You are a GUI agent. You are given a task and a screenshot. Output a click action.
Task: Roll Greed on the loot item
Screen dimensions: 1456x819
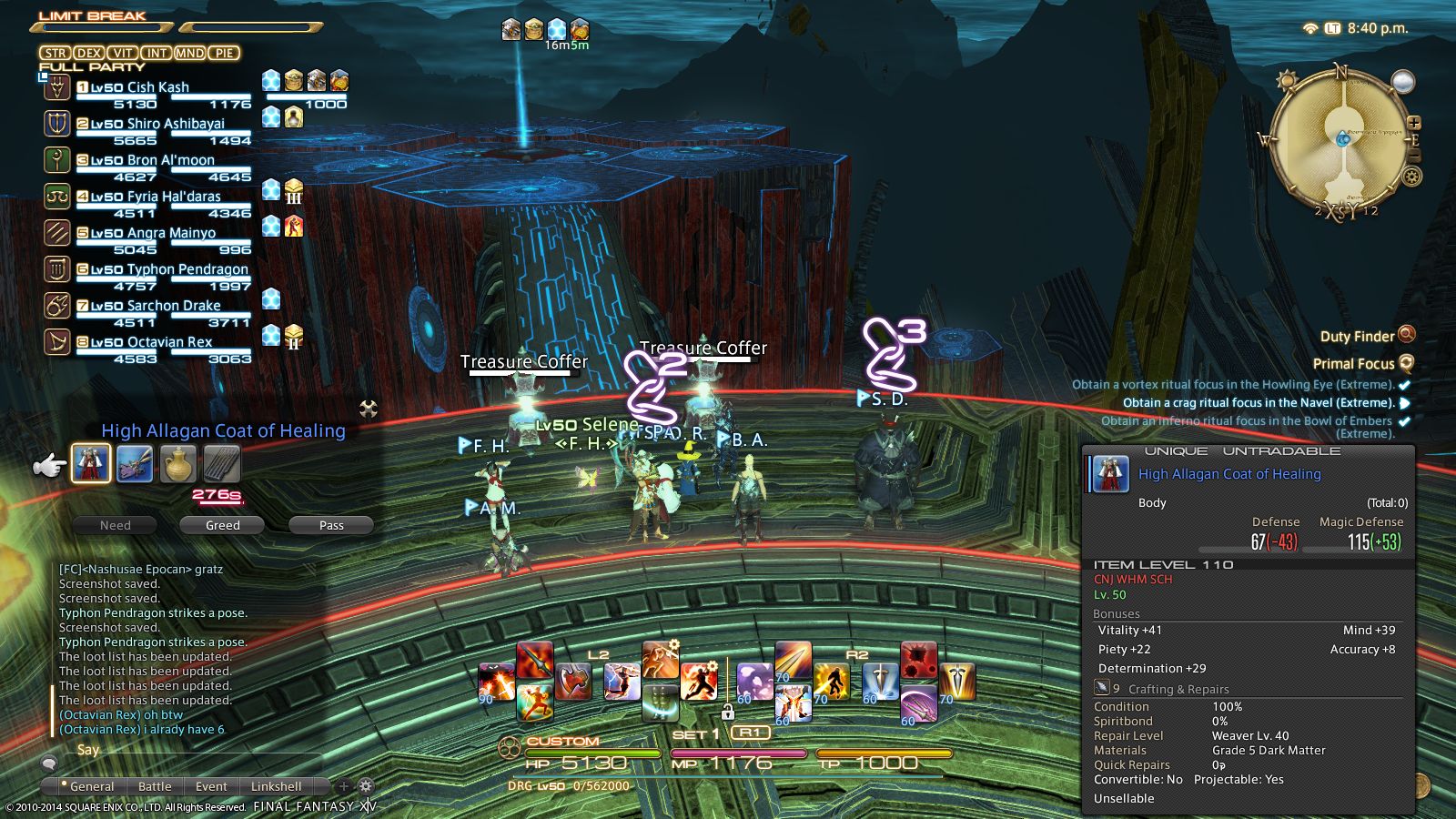[222, 525]
